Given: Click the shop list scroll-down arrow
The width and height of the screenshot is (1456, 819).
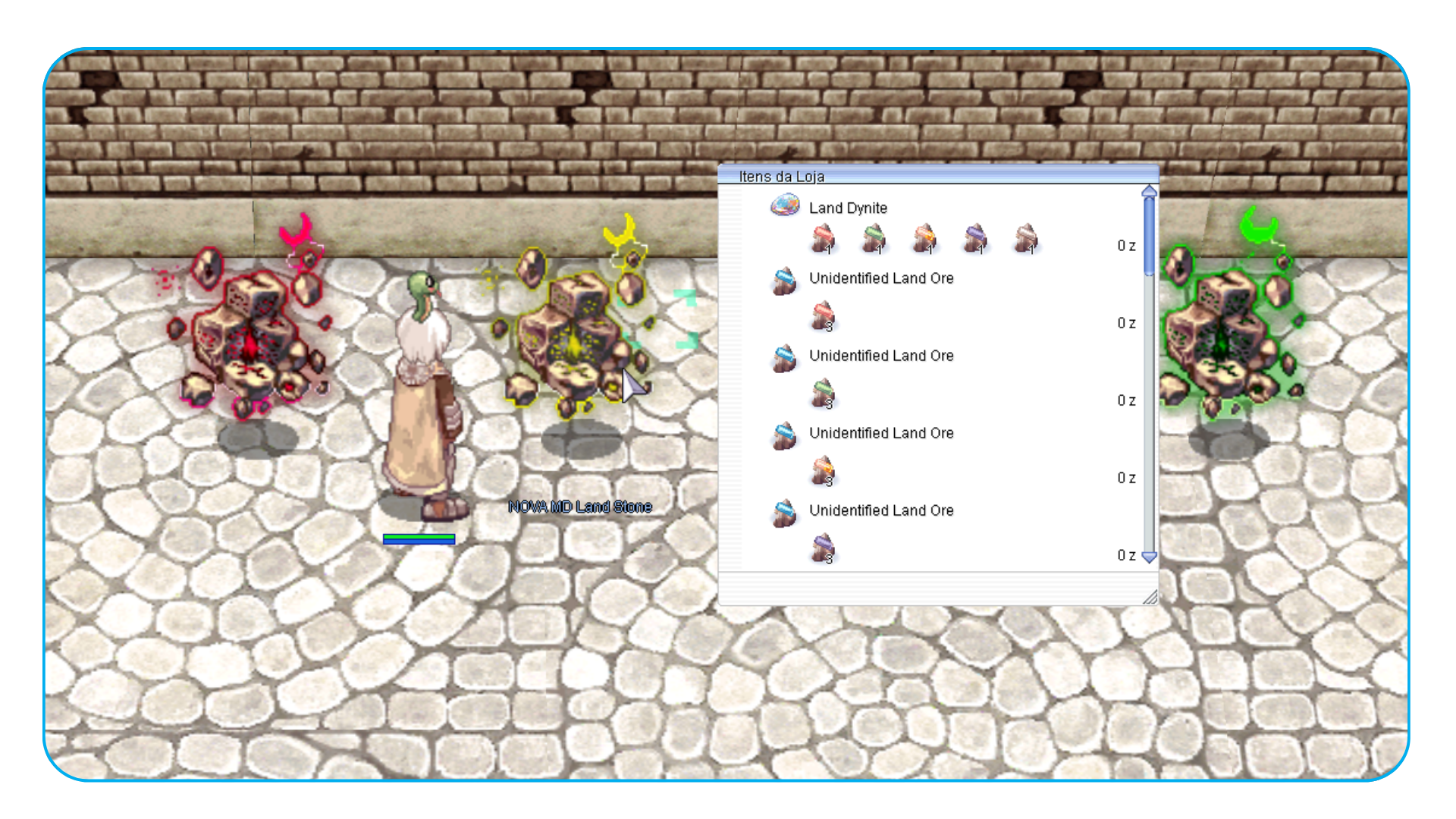Looking at the screenshot, I should [x=1149, y=557].
